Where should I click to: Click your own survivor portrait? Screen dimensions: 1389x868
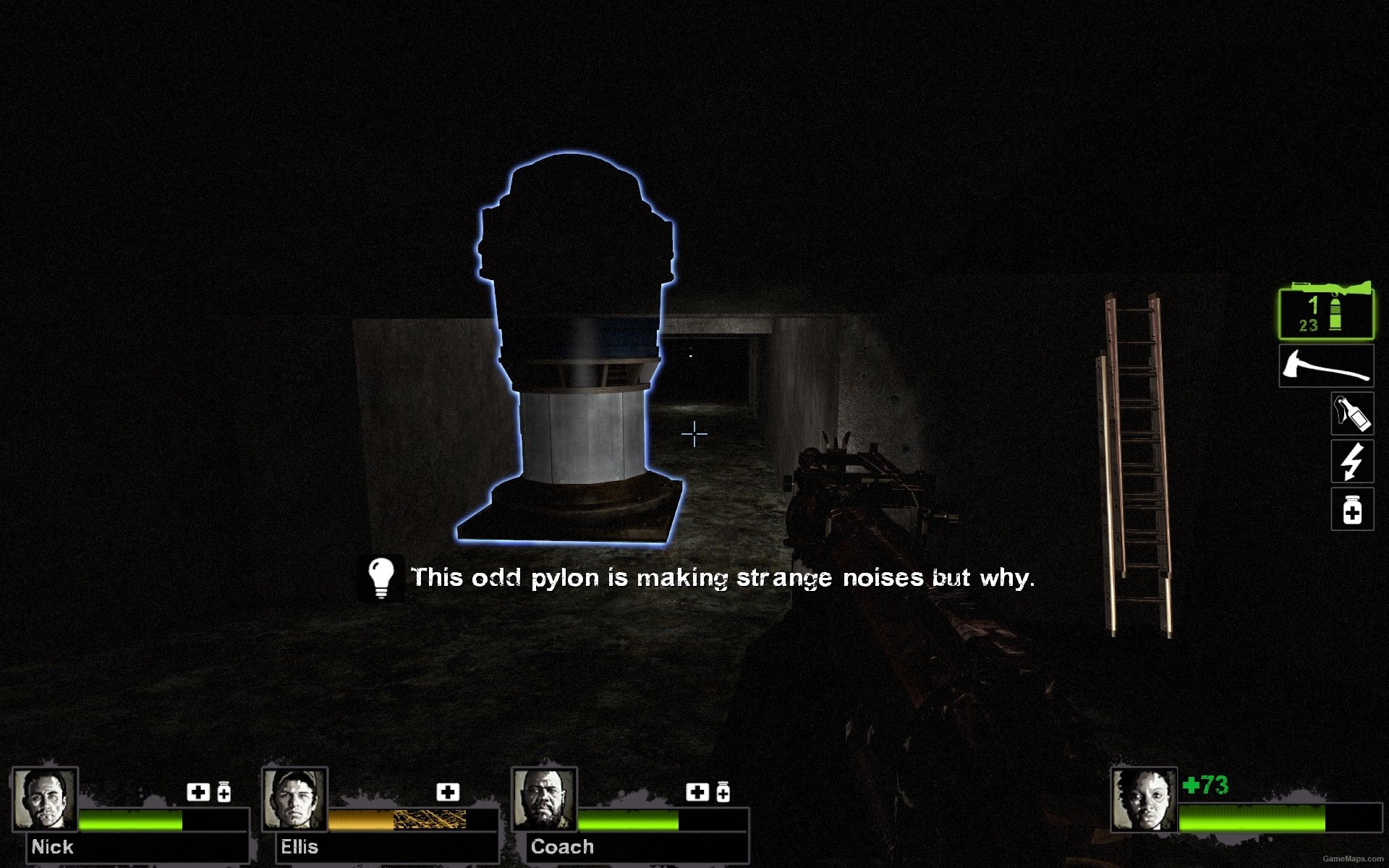pyautogui.click(x=1143, y=799)
